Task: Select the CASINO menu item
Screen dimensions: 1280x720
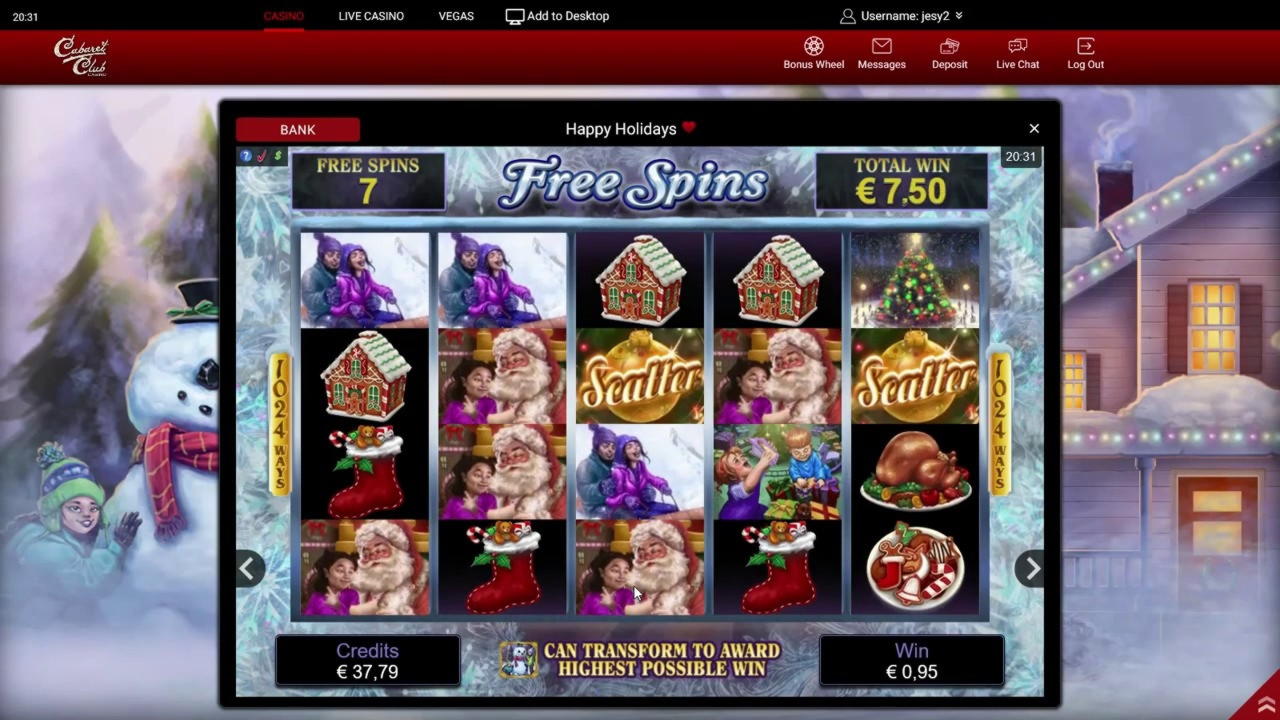Action: 283,15
